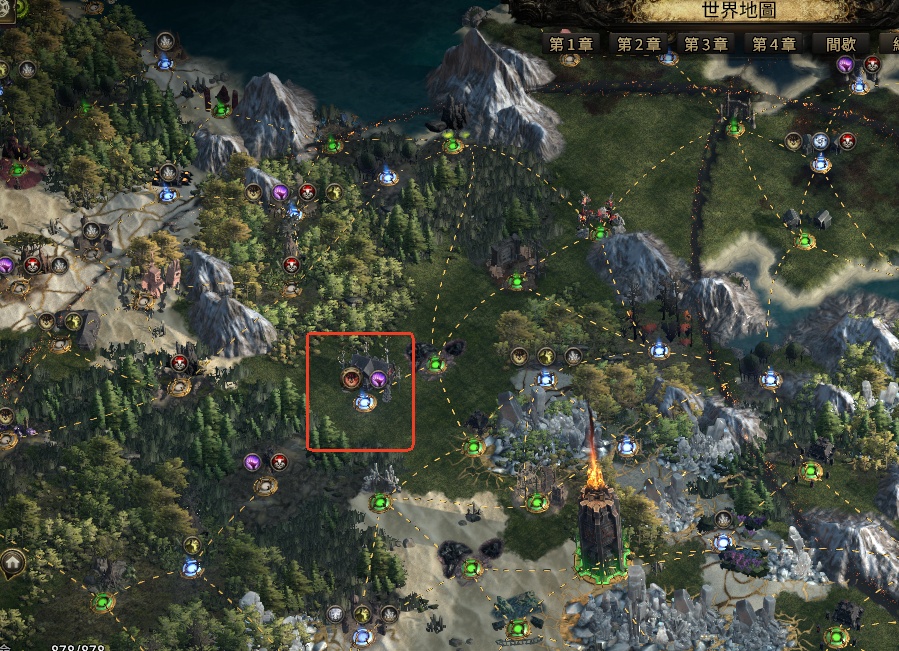Image resolution: width=899 pixels, height=651 pixels.
Task: Open the 第3章 chapter tab
Action: click(705, 44)
